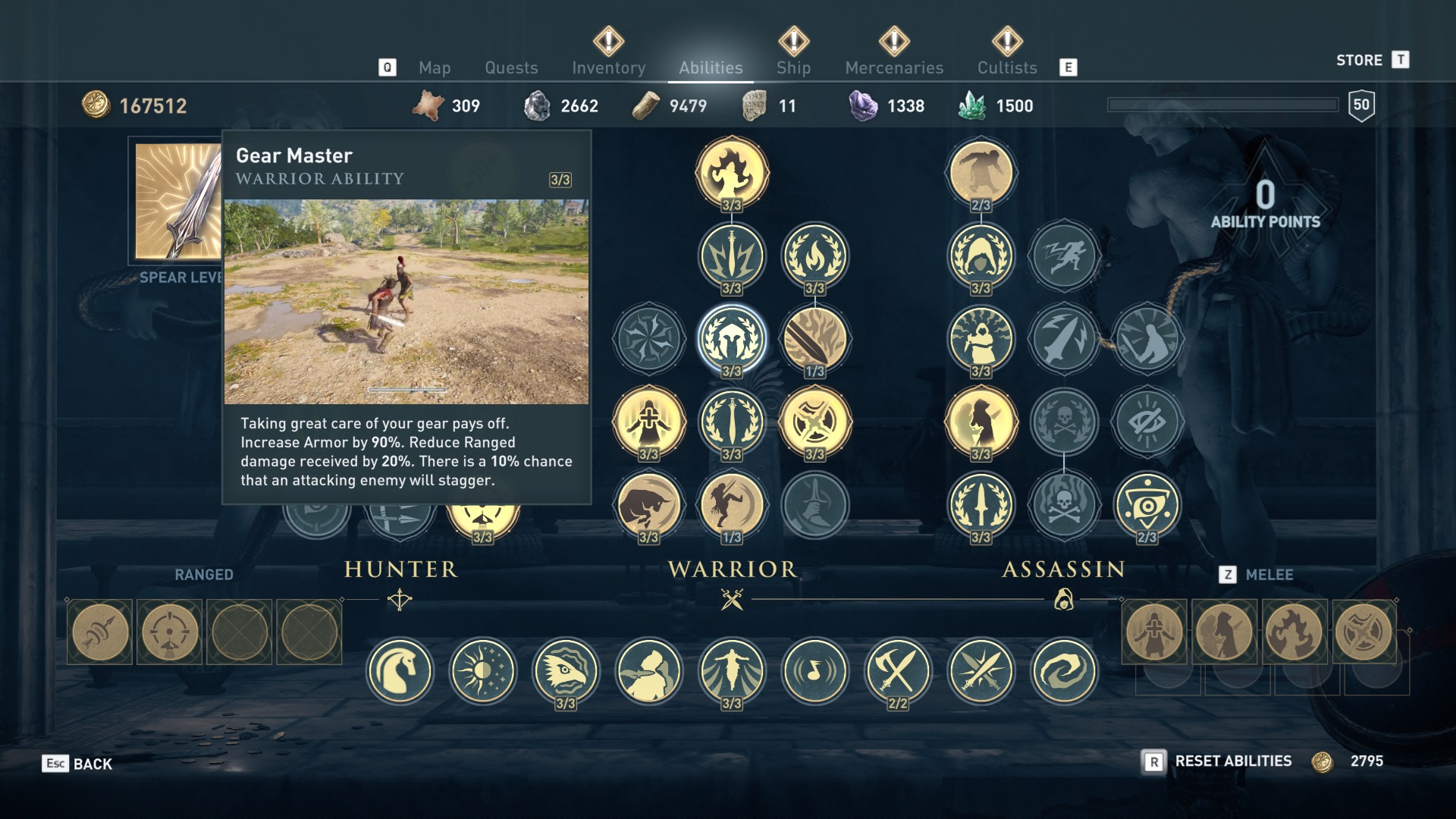Choose the crossed-out eye assassin ability
This screenshot has width=1456, height=819.
pyautogui.click(x=1147, y=422)
